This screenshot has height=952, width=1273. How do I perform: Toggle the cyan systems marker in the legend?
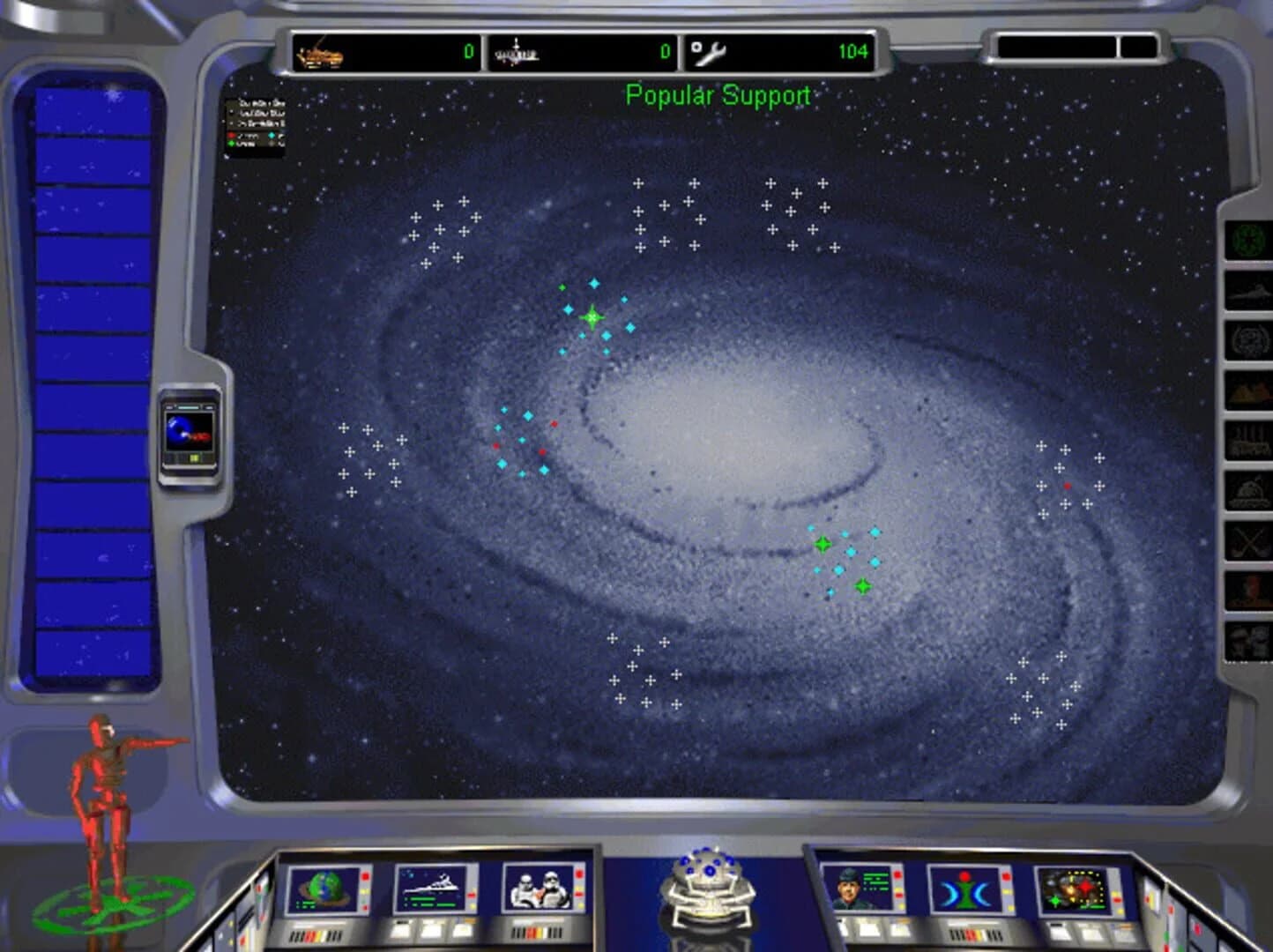pos(272,134)
